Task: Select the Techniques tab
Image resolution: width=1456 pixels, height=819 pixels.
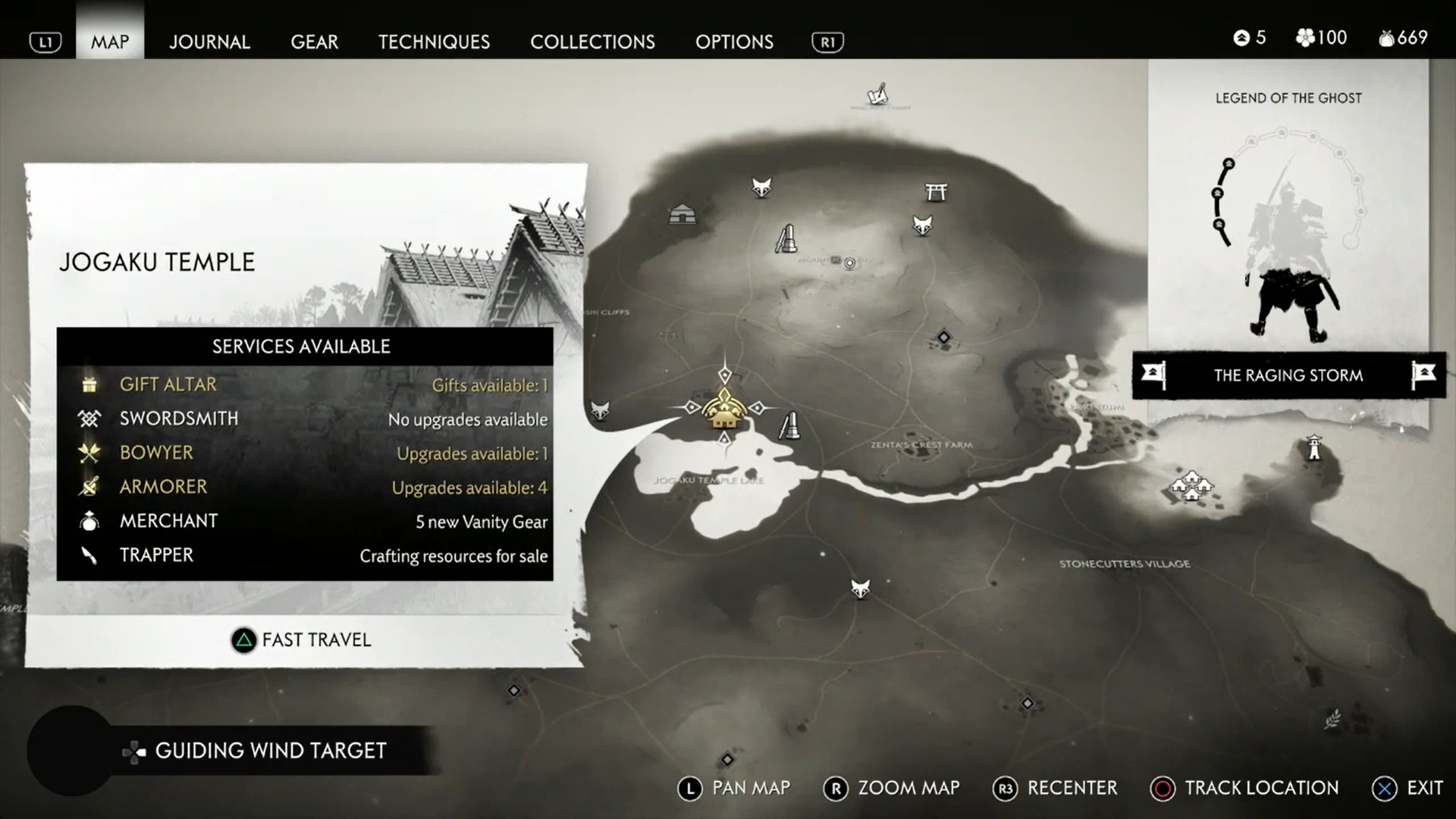Action: pos(434,42)
